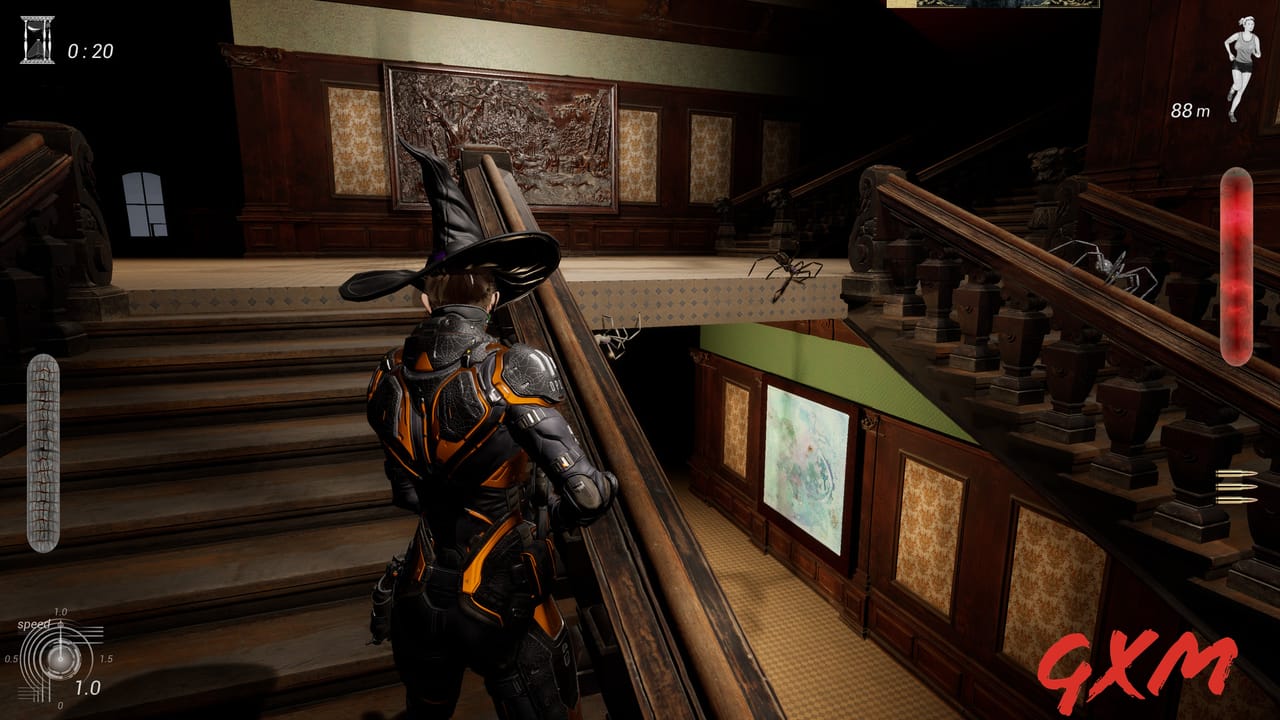This screenshot has height=720, width=1280.
Task: Click the hourglass timer icon
Action: 37,41
